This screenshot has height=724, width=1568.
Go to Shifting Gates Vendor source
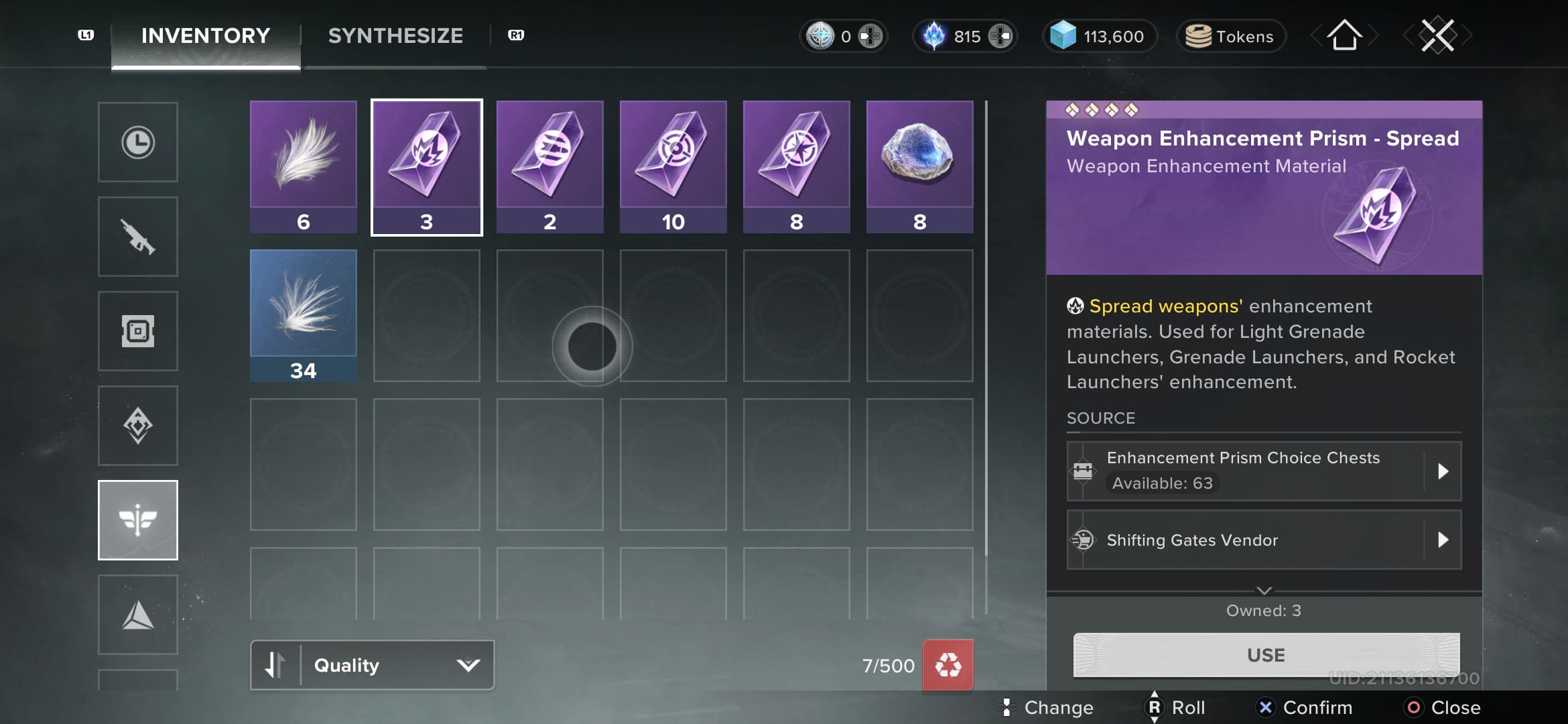tap(1264, 540)
